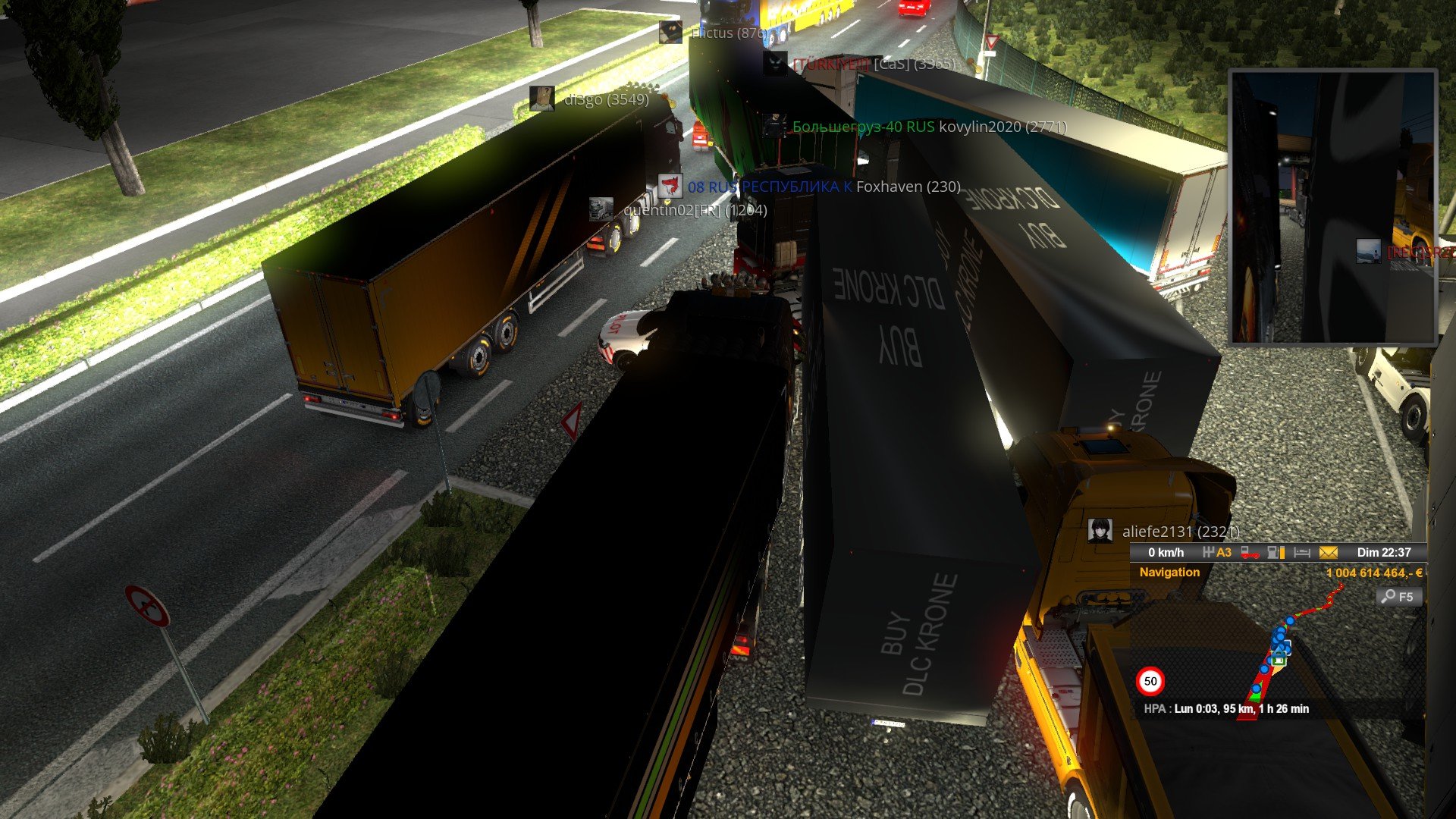The width and height of the screenshot is (1456, 819).
Task: Switch the Navigation advisor panel label
Action: (1169, 573)
